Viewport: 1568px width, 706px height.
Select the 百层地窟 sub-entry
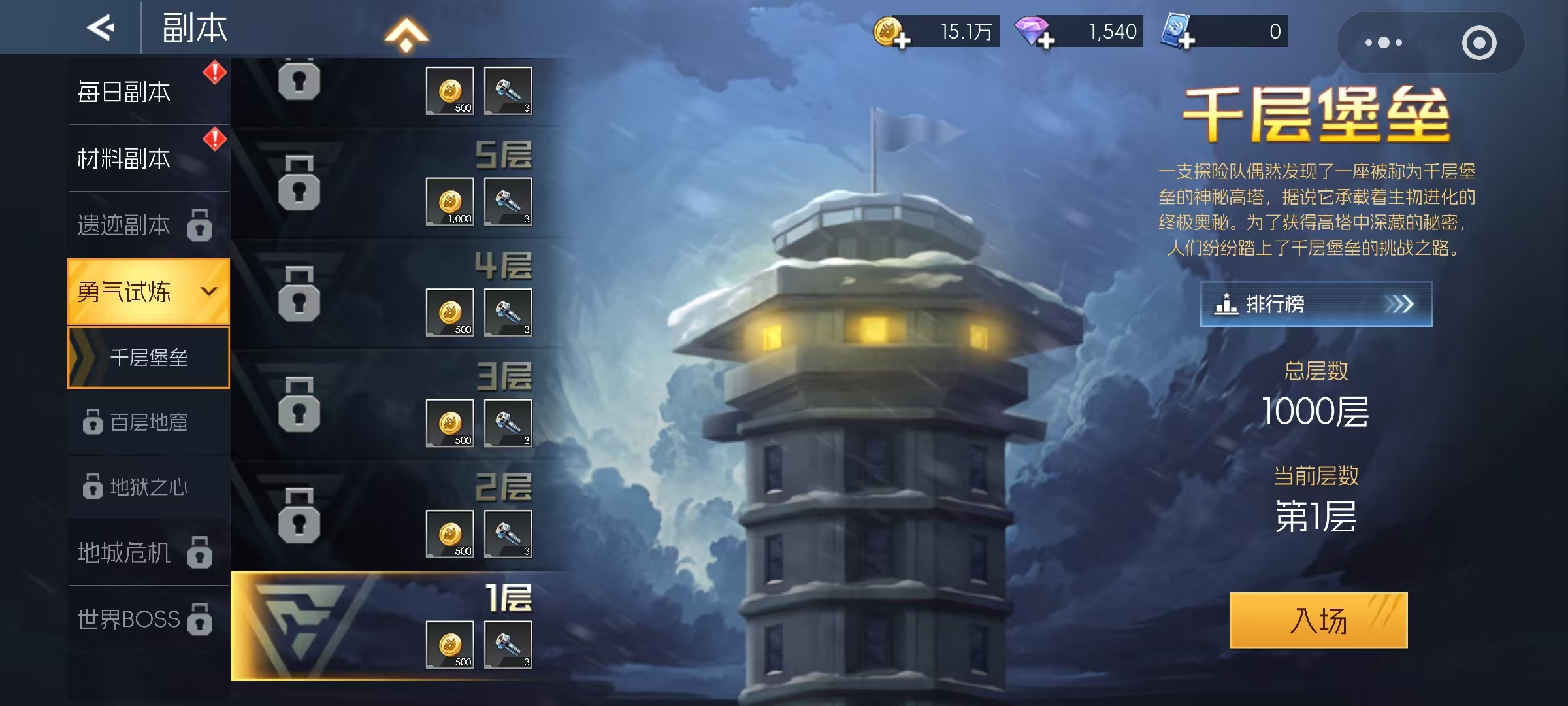click(x=150, y=422)
